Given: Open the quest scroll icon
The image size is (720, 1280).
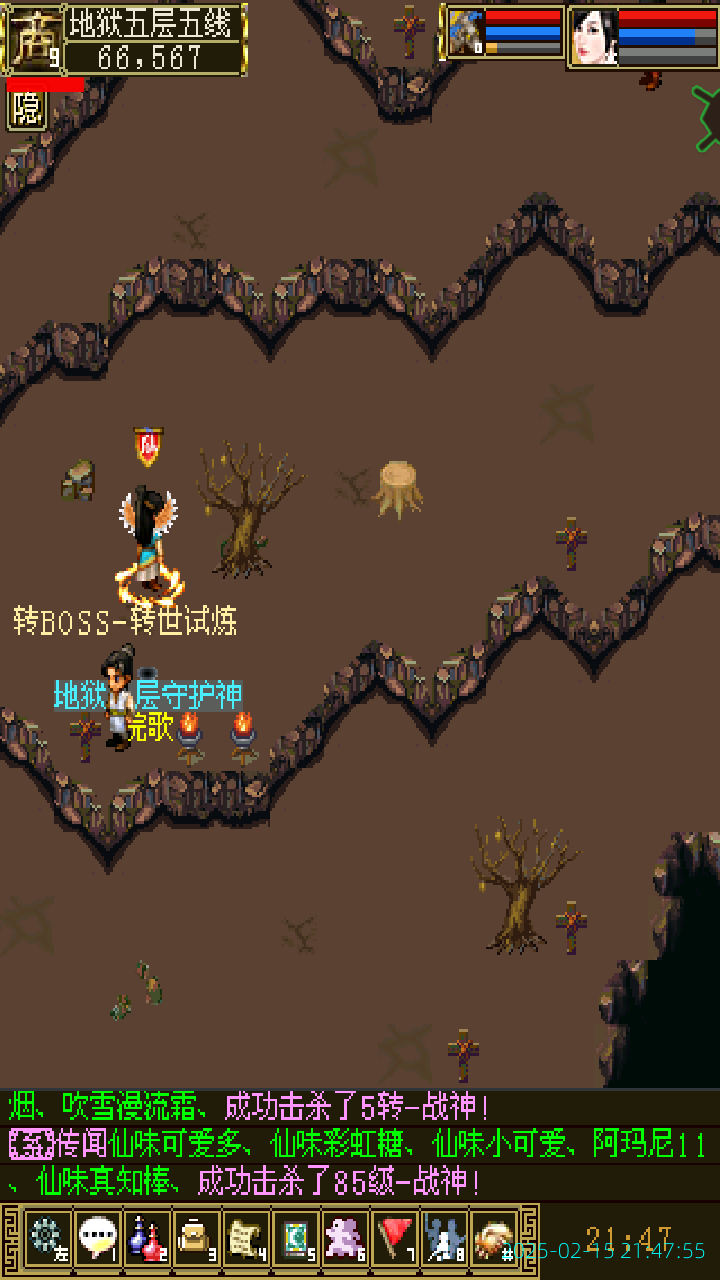Looking at the screenshot, I should tap(246, 1238).
